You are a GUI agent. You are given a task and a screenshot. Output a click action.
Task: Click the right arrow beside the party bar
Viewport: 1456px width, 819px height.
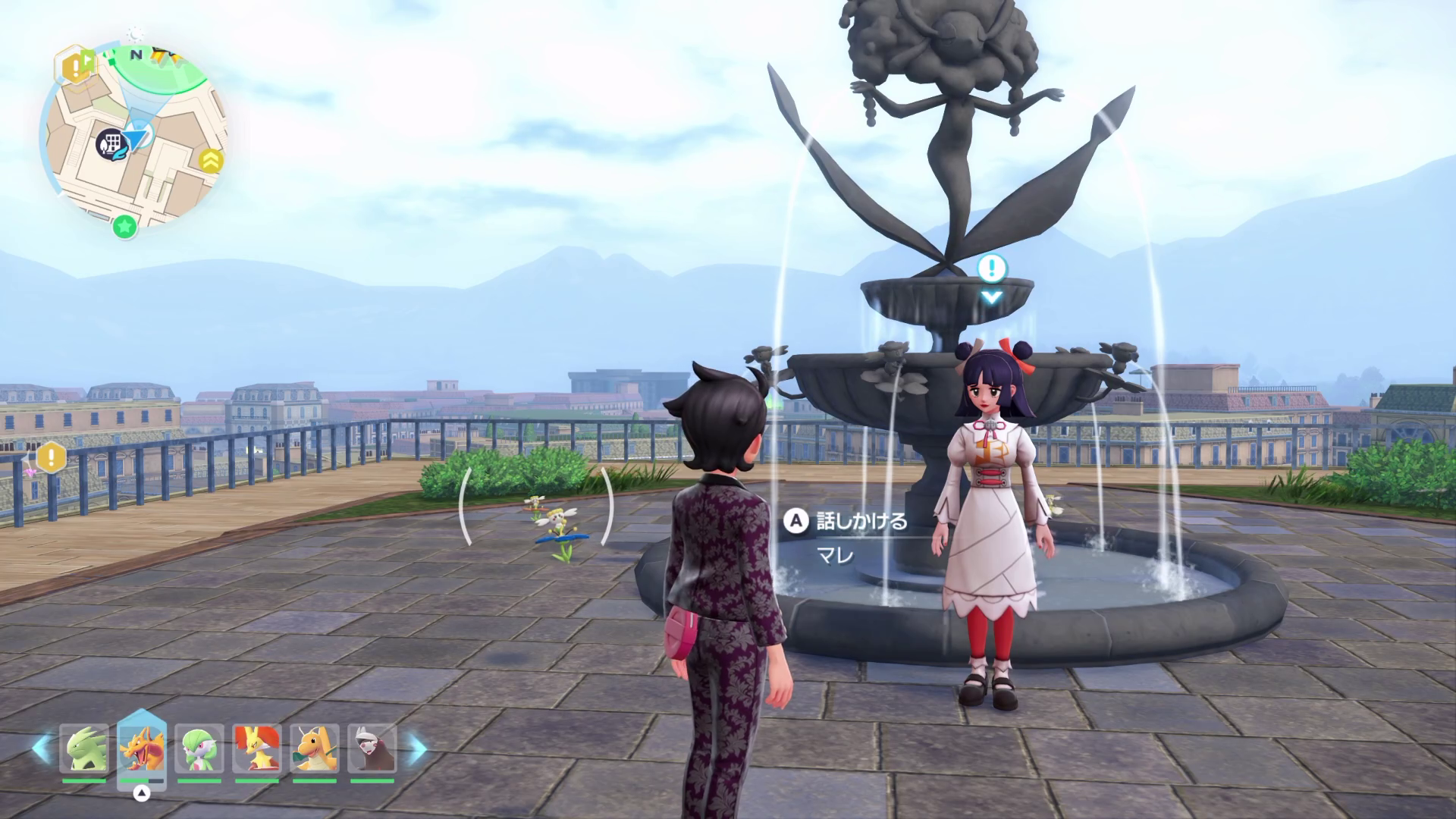point(418,748)
